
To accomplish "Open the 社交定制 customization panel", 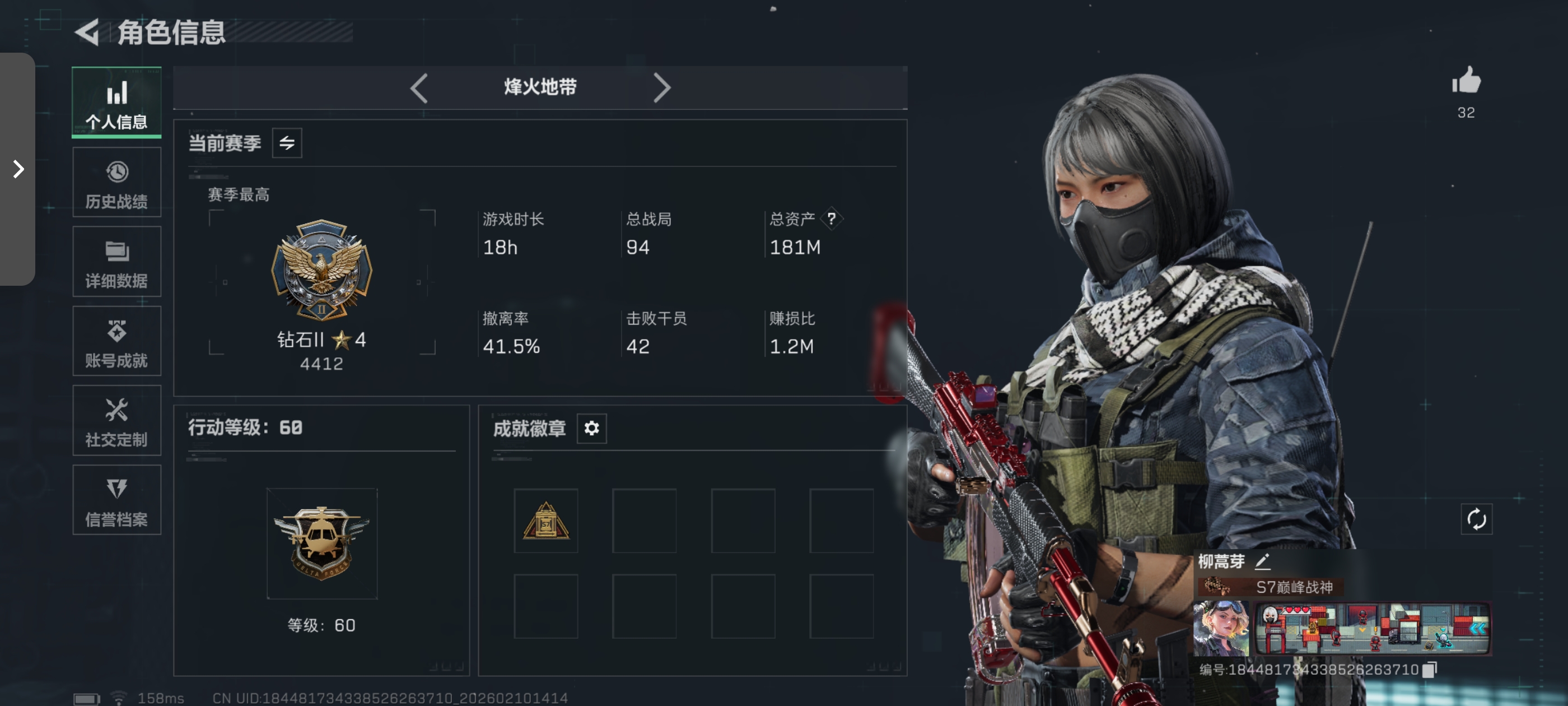I will (x=116, y=421).
